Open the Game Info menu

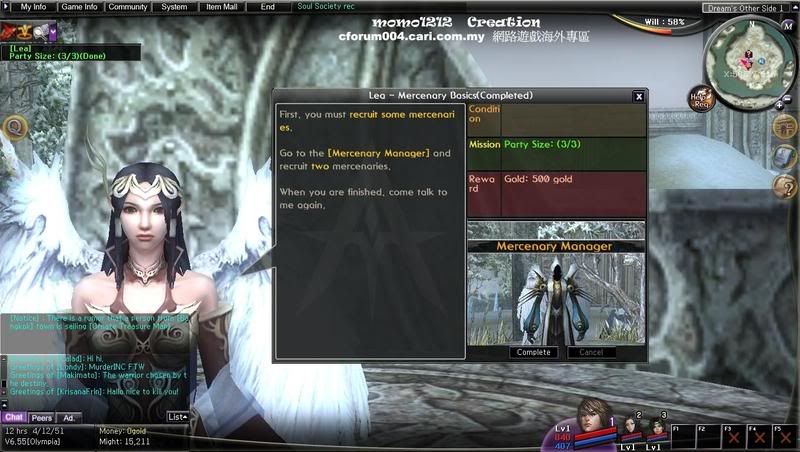pyautogui.click(x=79, y=6)
